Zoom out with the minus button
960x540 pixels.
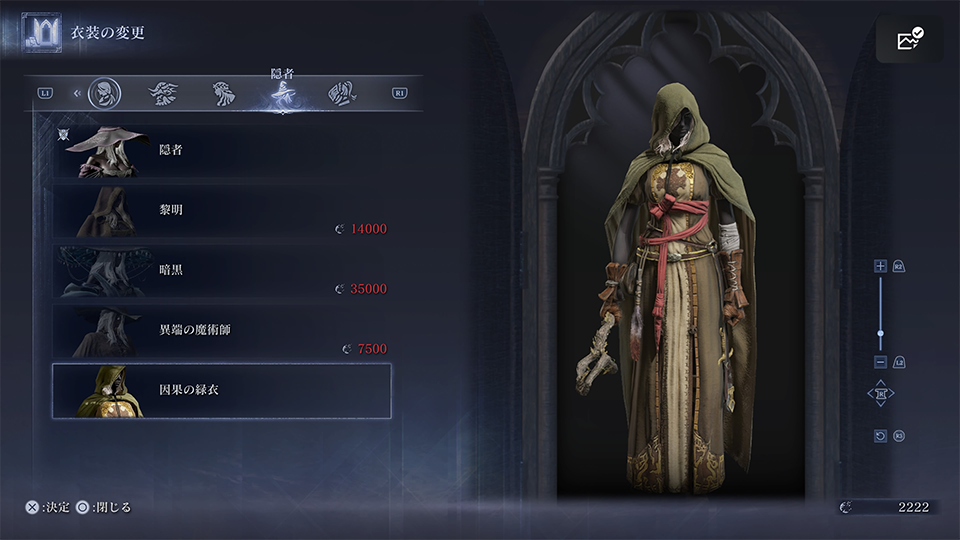click(x=880, y=361)
